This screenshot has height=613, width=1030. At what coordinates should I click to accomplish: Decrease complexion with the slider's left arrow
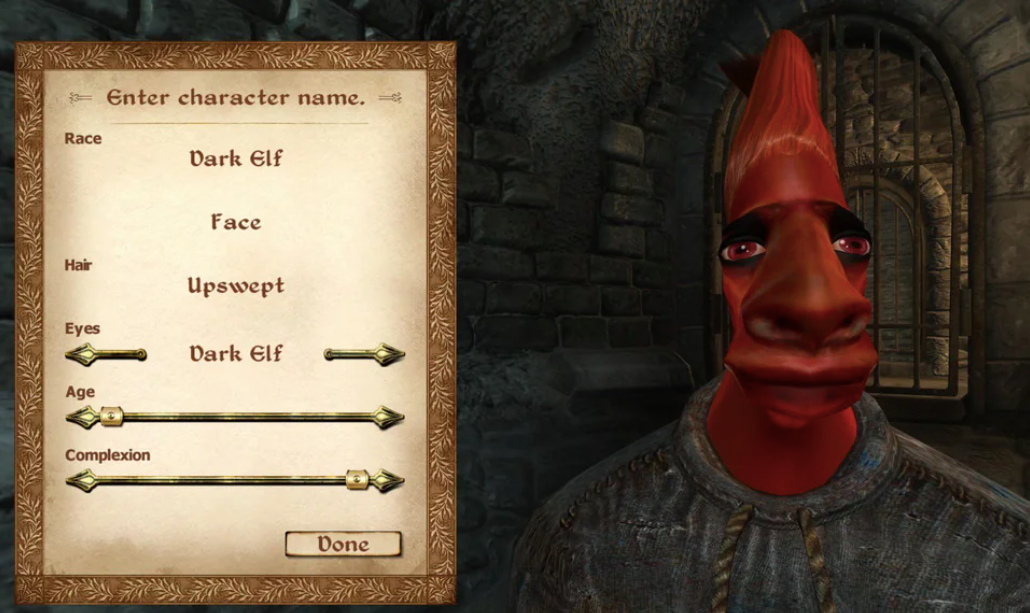81,481
